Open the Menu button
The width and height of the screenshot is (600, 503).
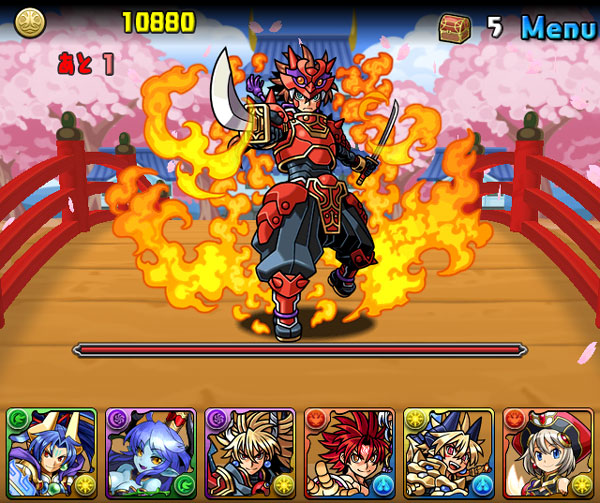pos(557,27)
